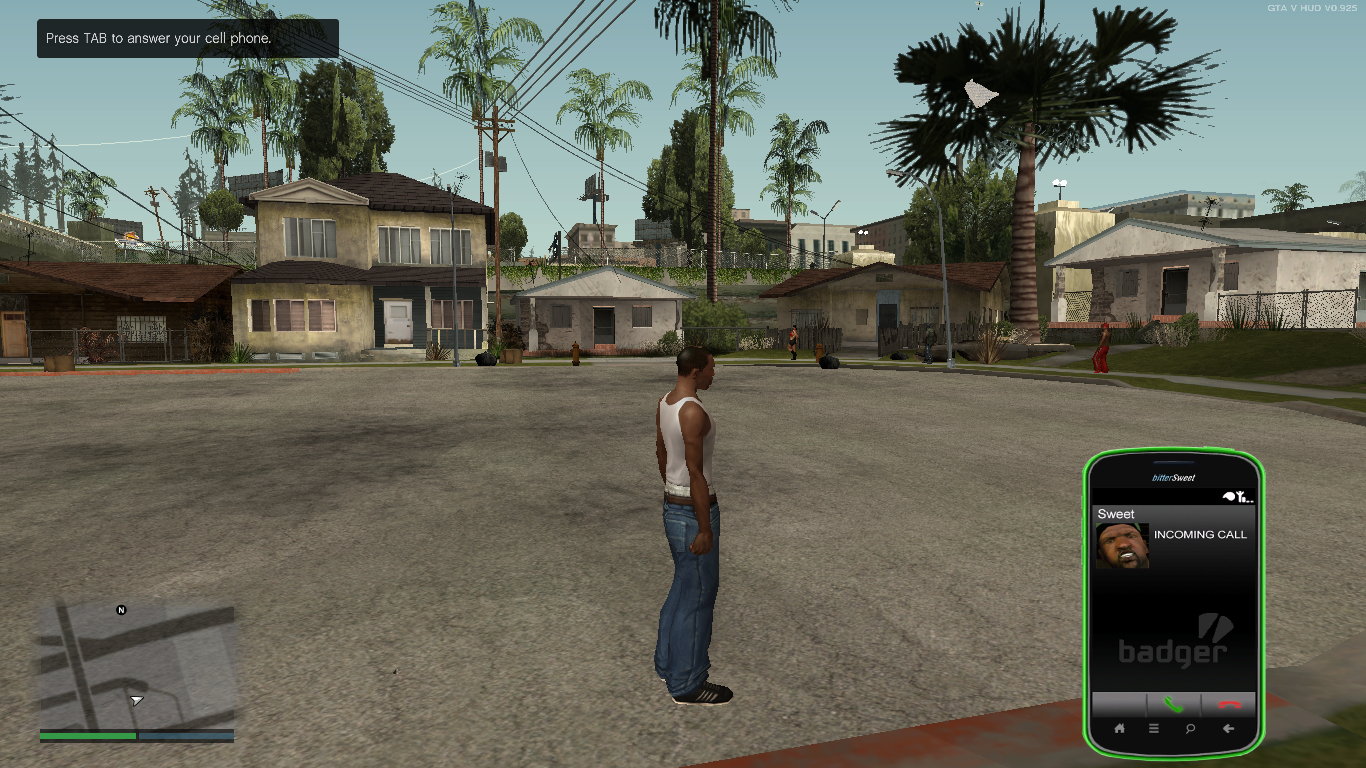Tap the phone's back arrow icon

pos(1228,729)
